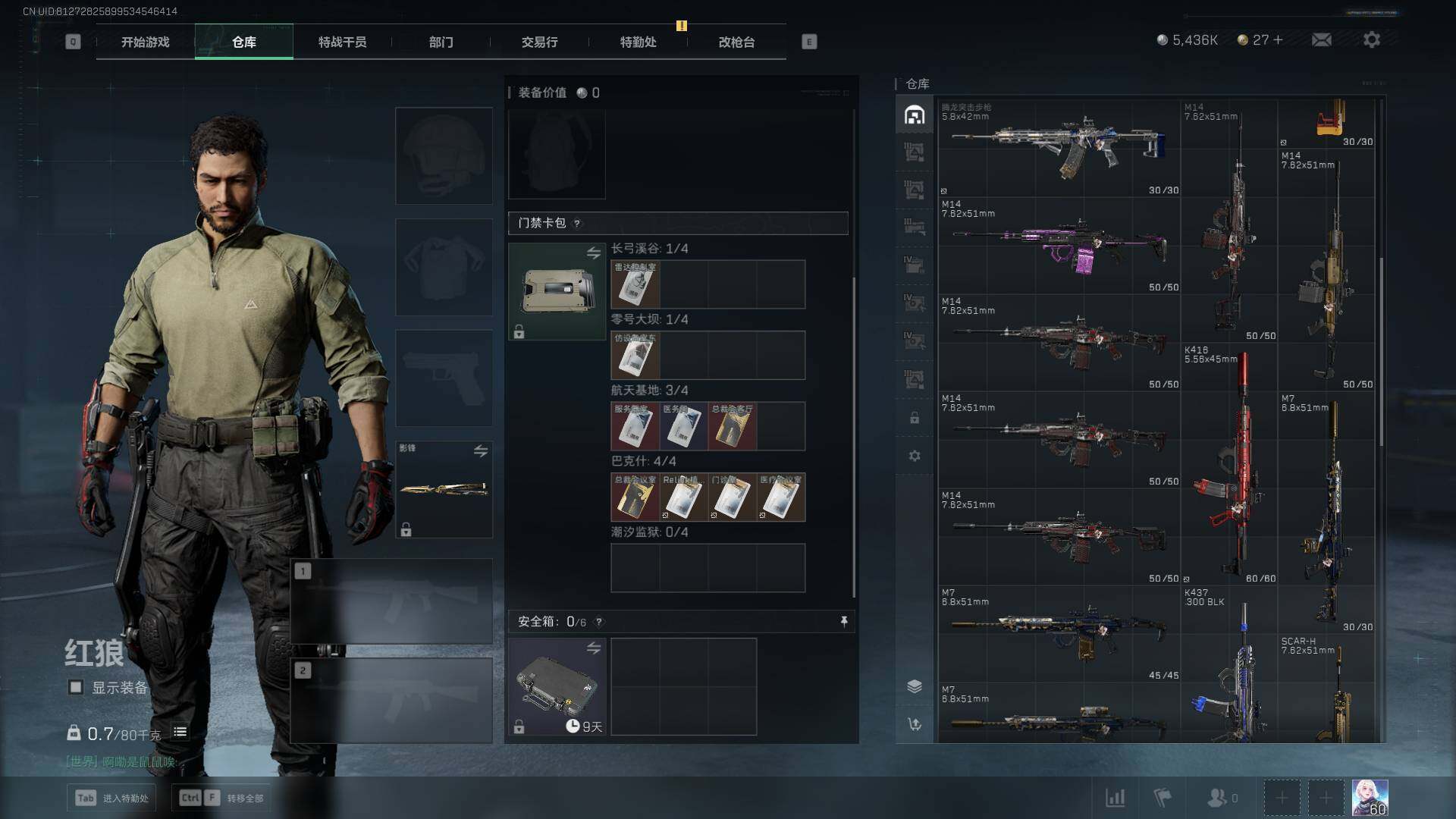Choose the 腾龙突击步枪 in the warehouse

click(1059, 146)
